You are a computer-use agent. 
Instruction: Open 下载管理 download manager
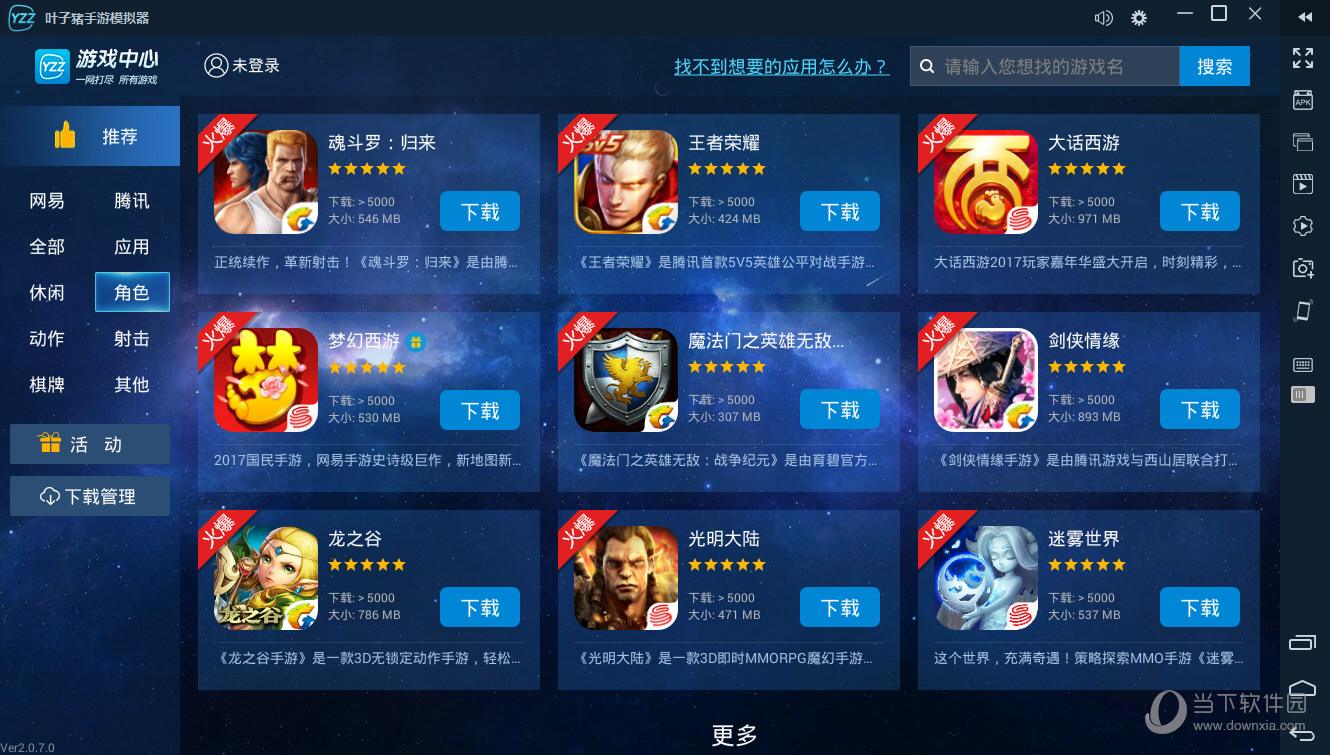pyautogui.click(x=90, y=496)
